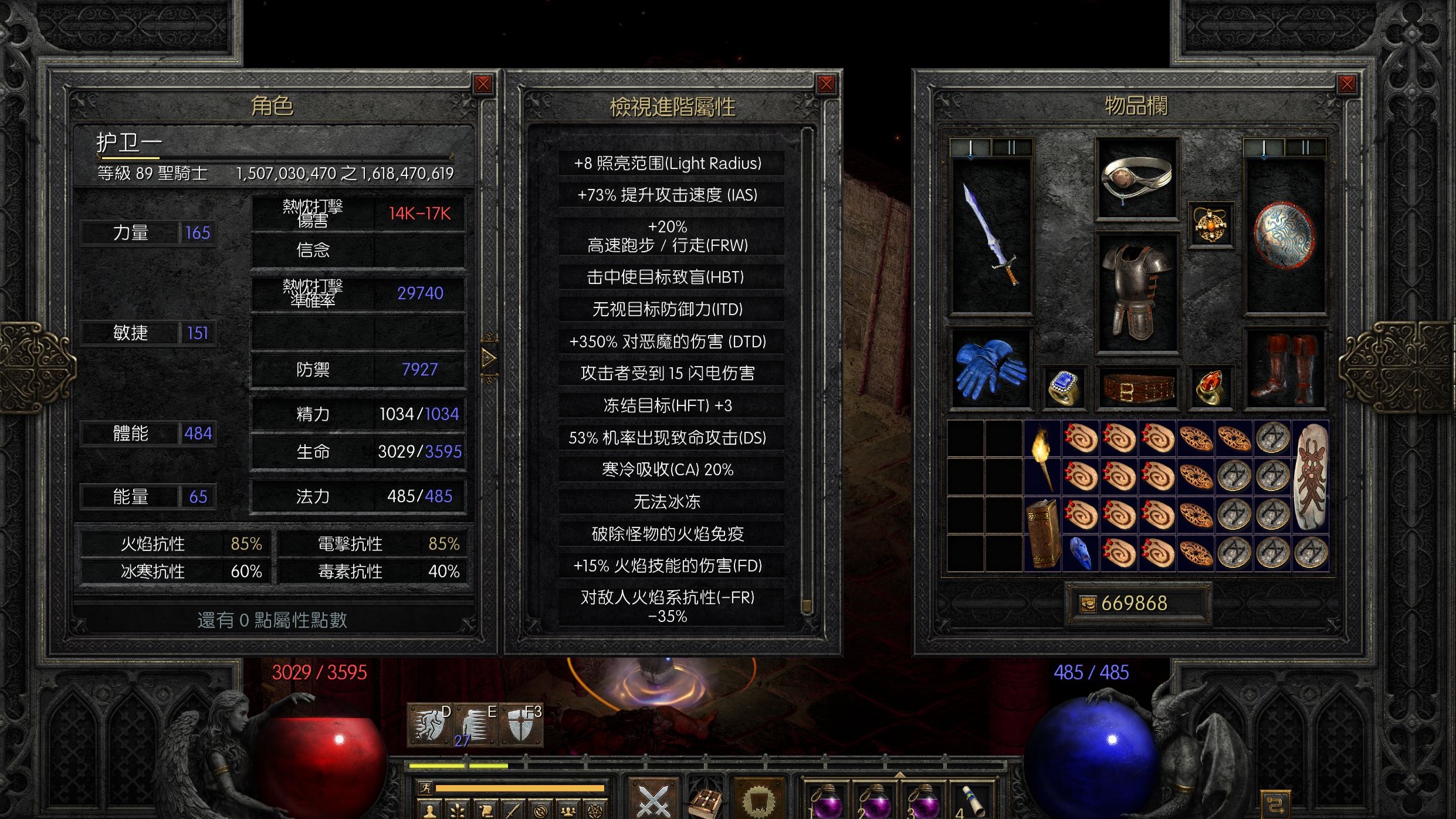The image size is (1456, 819).
Task: Pick the red boots slot
Action: tap(1284, 368)
